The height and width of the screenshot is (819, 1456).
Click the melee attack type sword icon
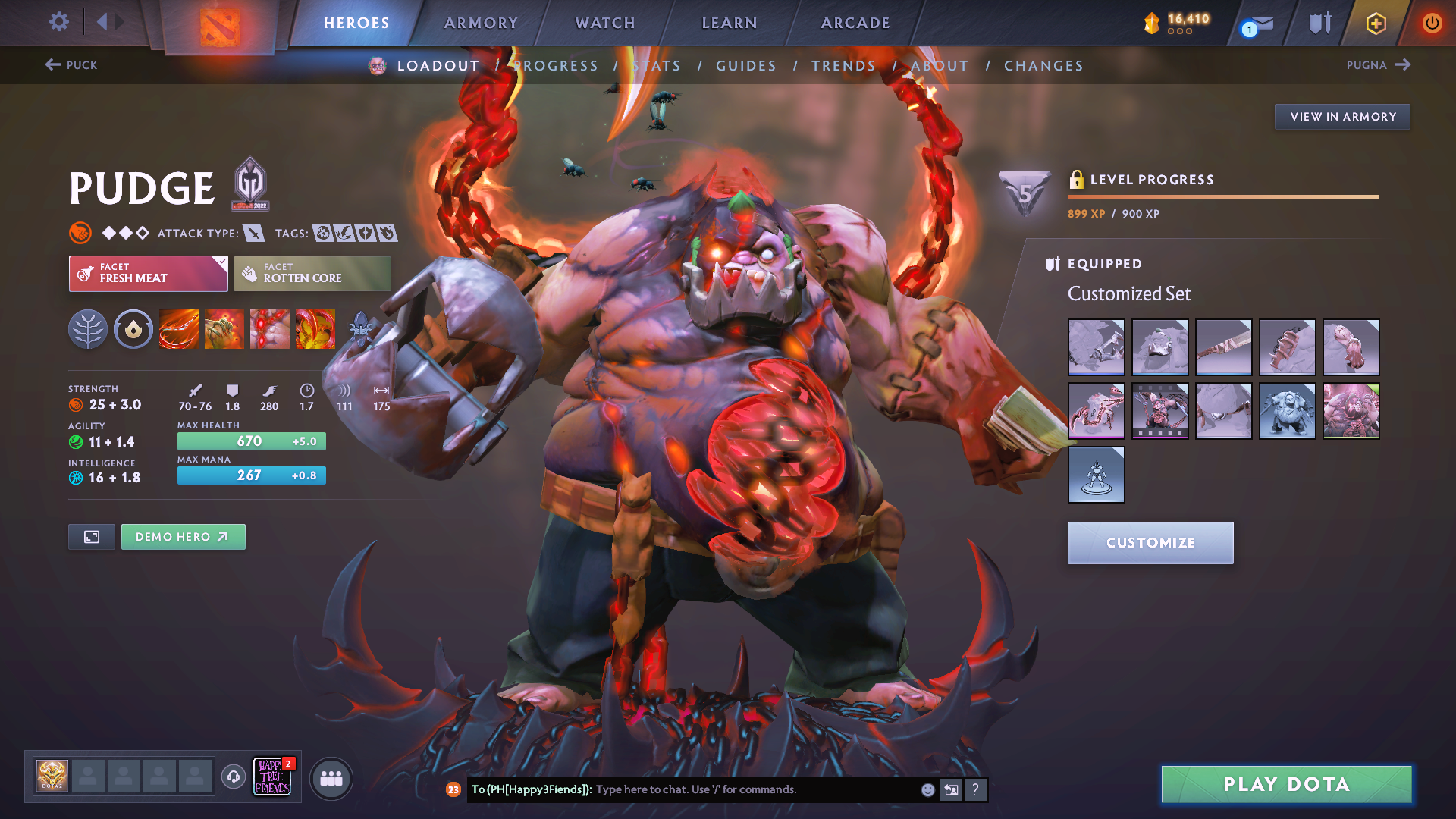tap(253, 233)
